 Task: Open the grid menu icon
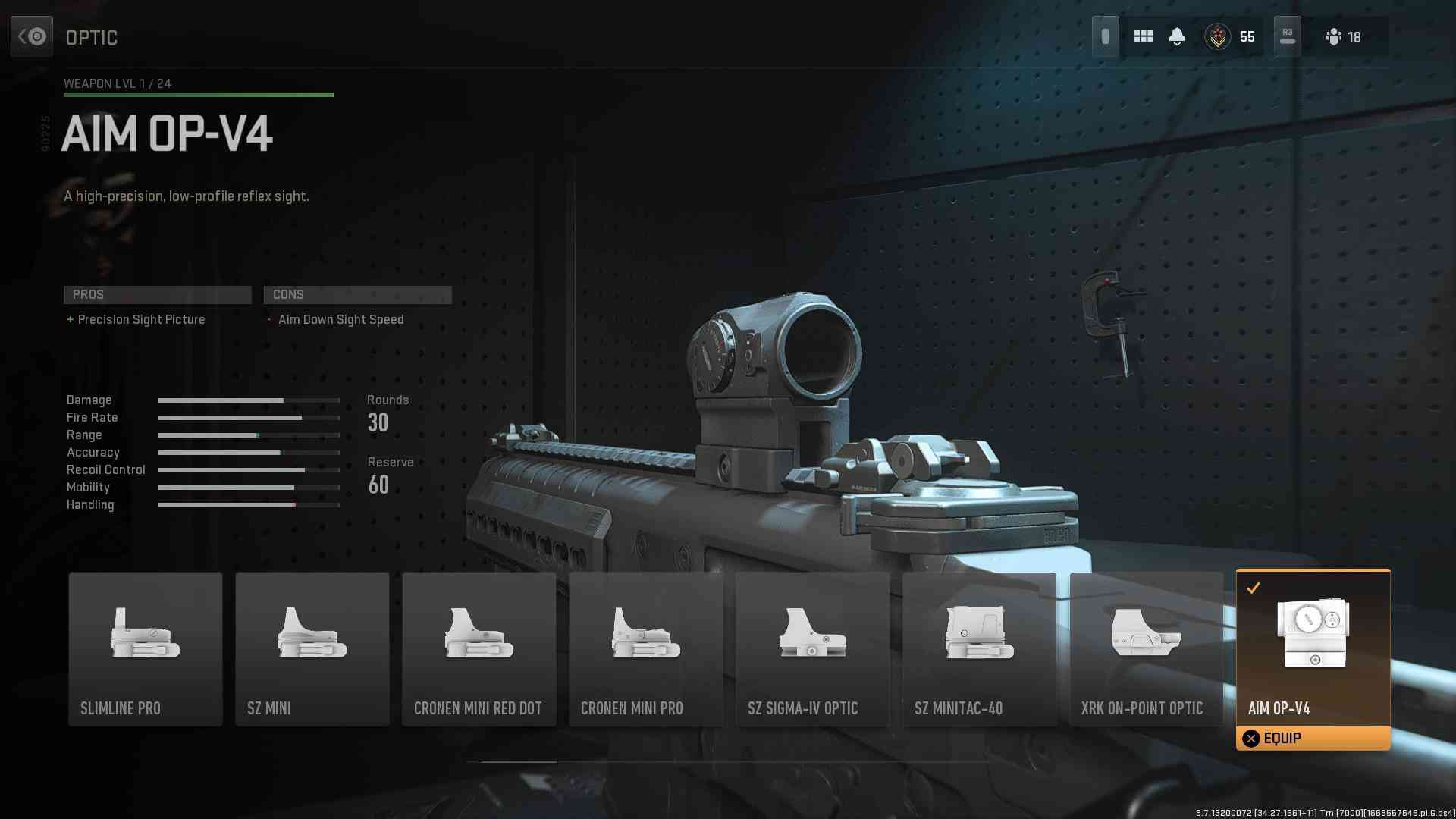pyautogui.click(x=1143, y=36)
